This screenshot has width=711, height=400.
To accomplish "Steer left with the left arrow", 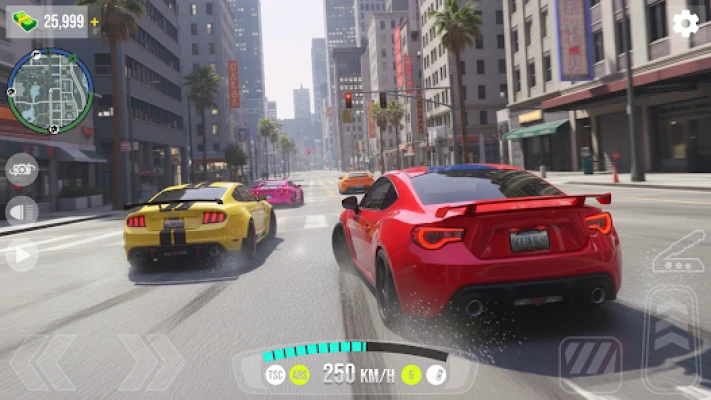I will pyautogui.click(x=46, y=362).
